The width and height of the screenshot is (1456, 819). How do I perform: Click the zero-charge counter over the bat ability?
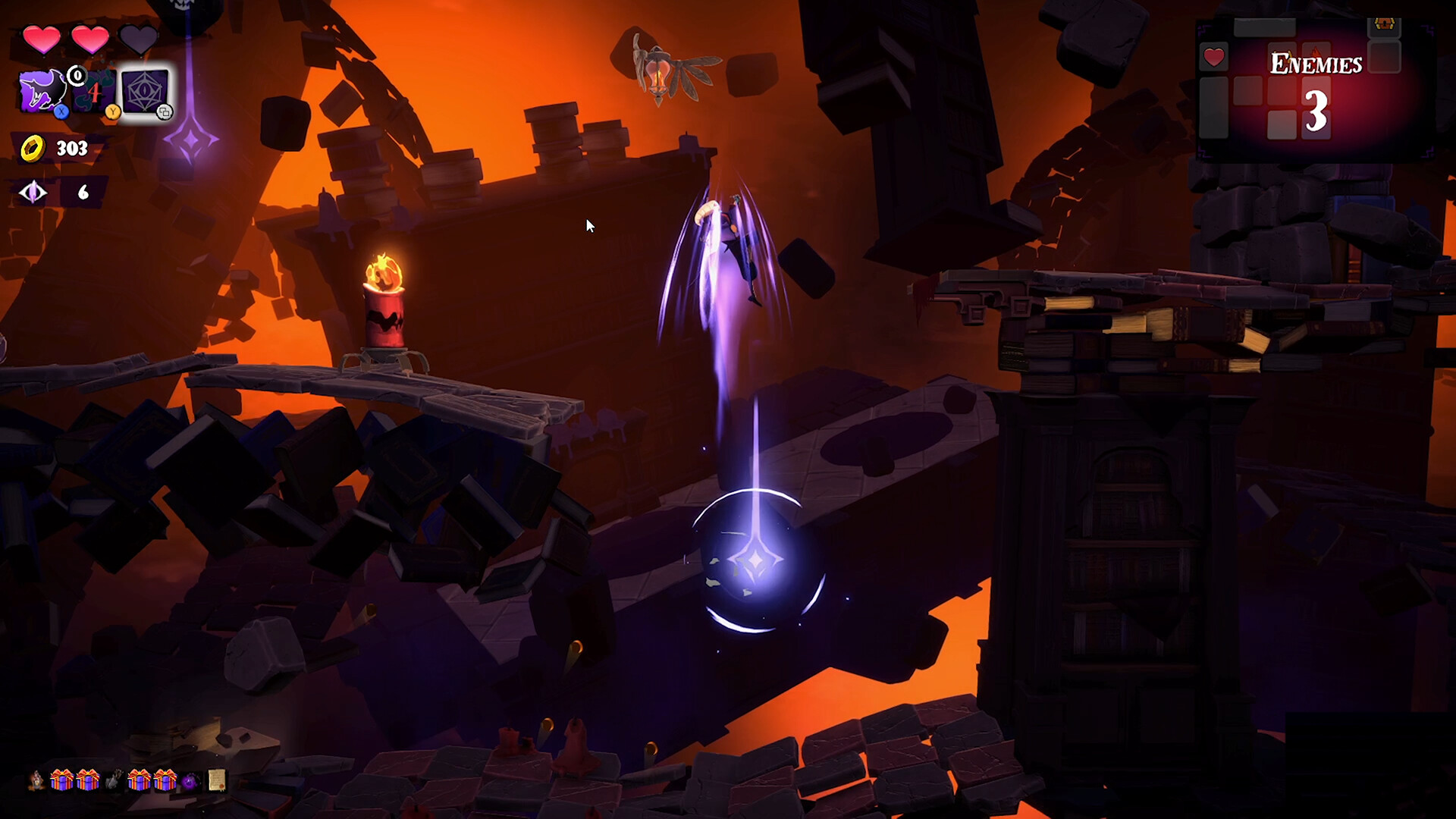click(x=76, y=76)
